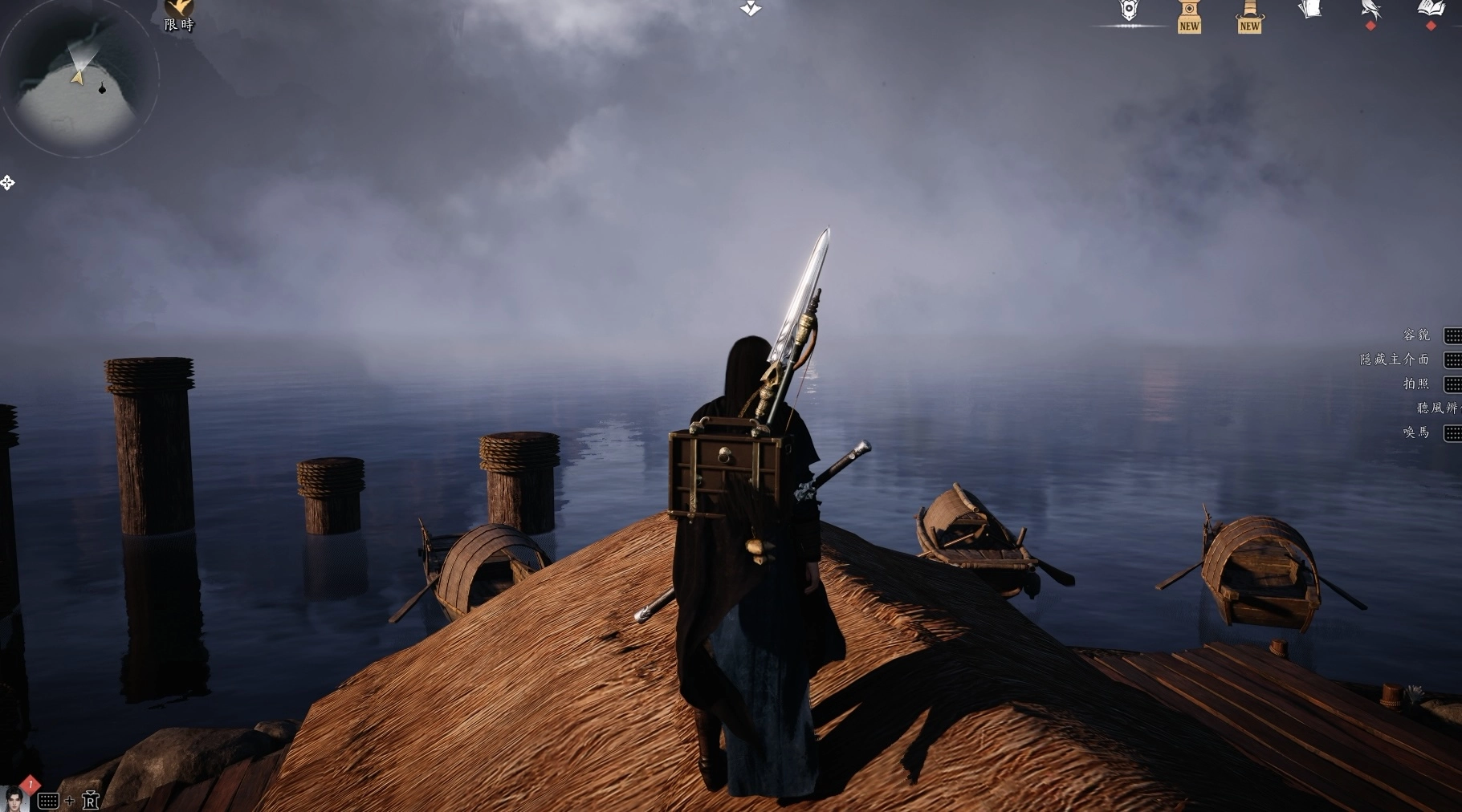Viewport: 1462px width, 812px height.
Task: Click the character portrait avatar
Action: (14, 799)
